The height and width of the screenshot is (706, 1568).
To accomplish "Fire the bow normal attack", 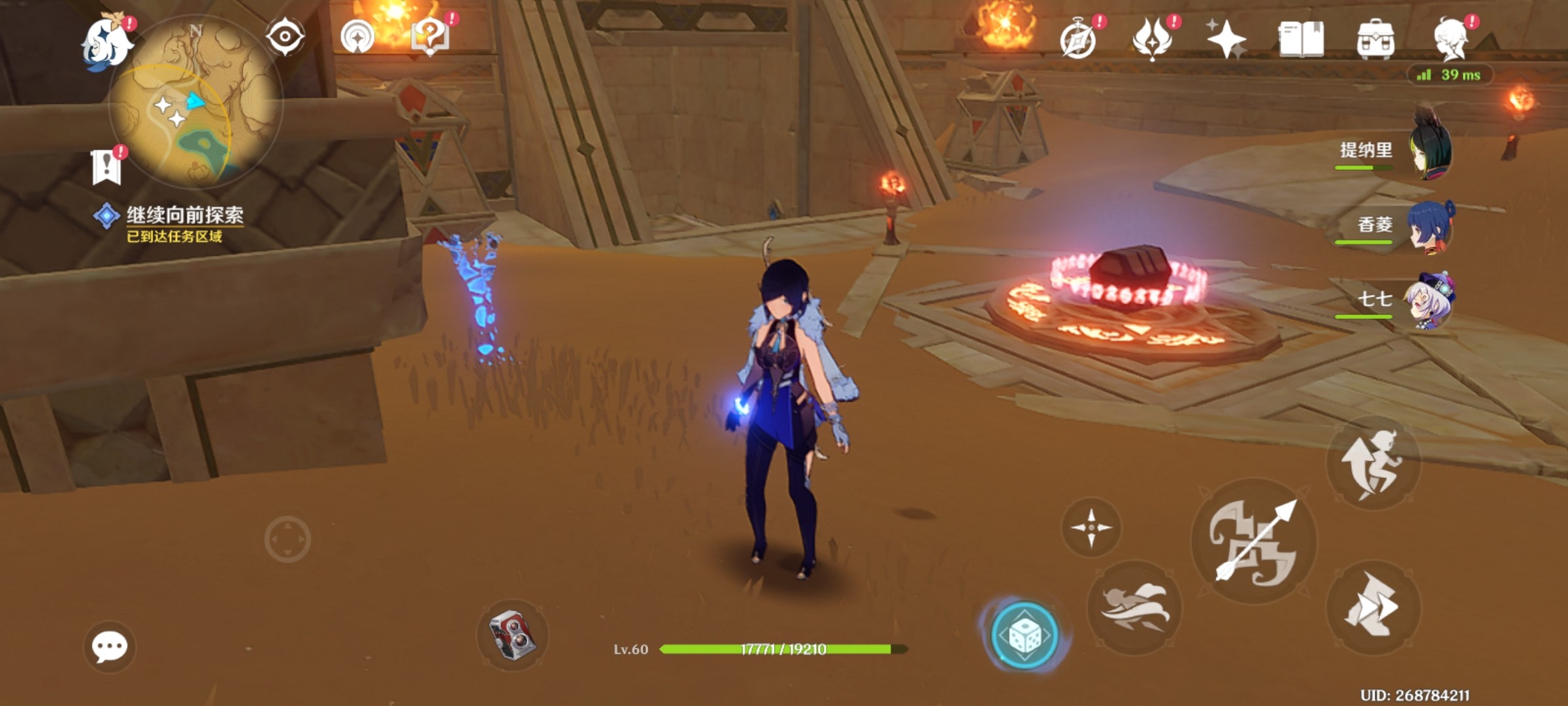I will 1254,540.
